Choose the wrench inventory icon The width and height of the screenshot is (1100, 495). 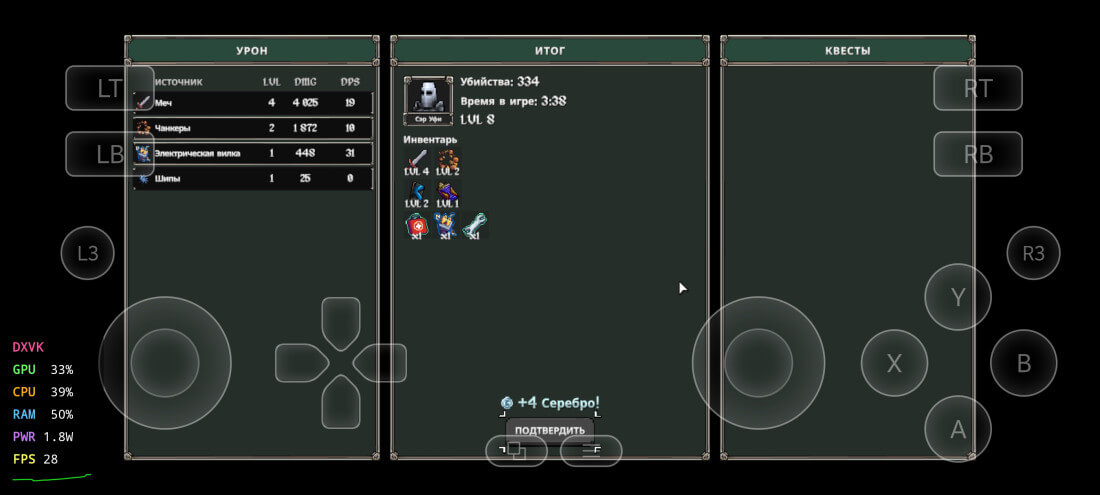[475, 224]
